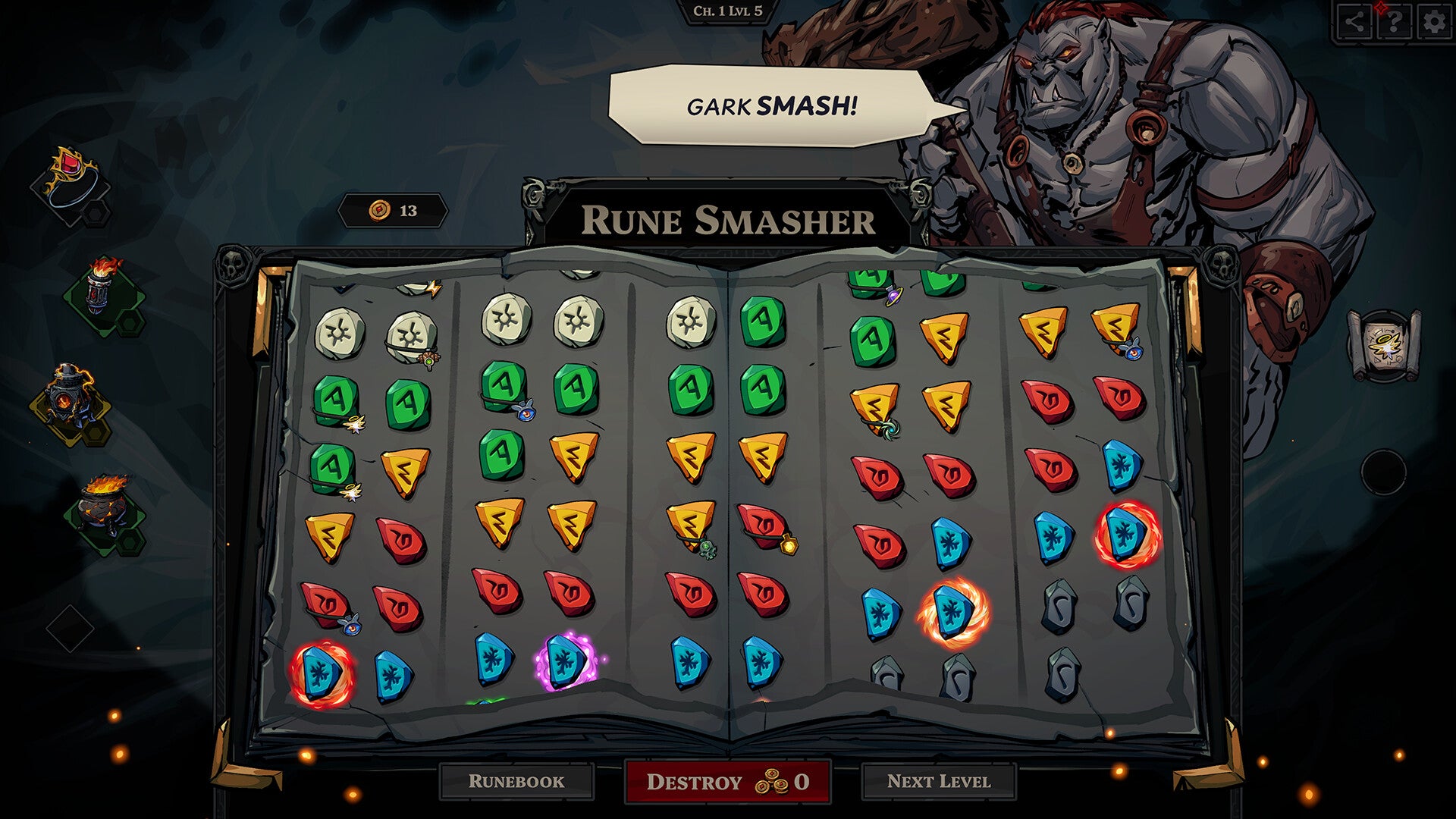Open the scroll icon beside the book
Image resolution: width=1456 pixels, height=819 pixels.
tap(1383, 344)
